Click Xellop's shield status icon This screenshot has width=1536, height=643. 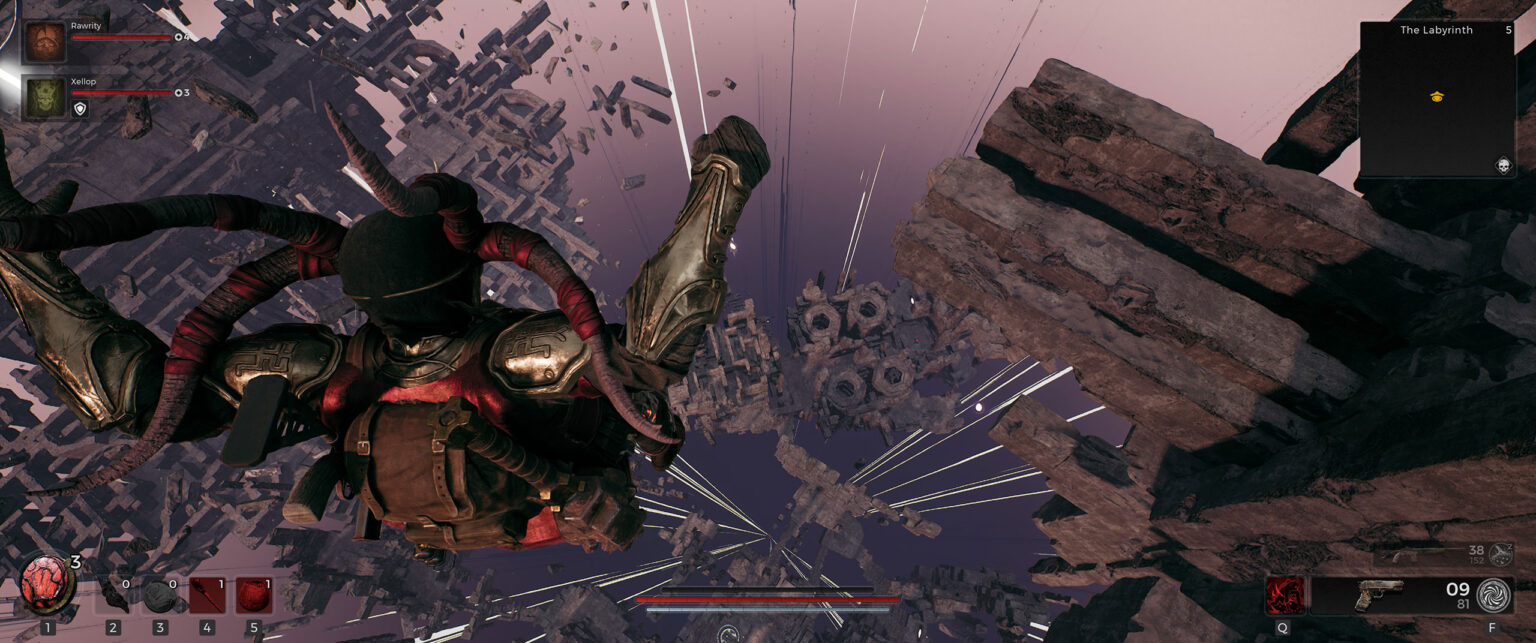[x=80, y=108]
